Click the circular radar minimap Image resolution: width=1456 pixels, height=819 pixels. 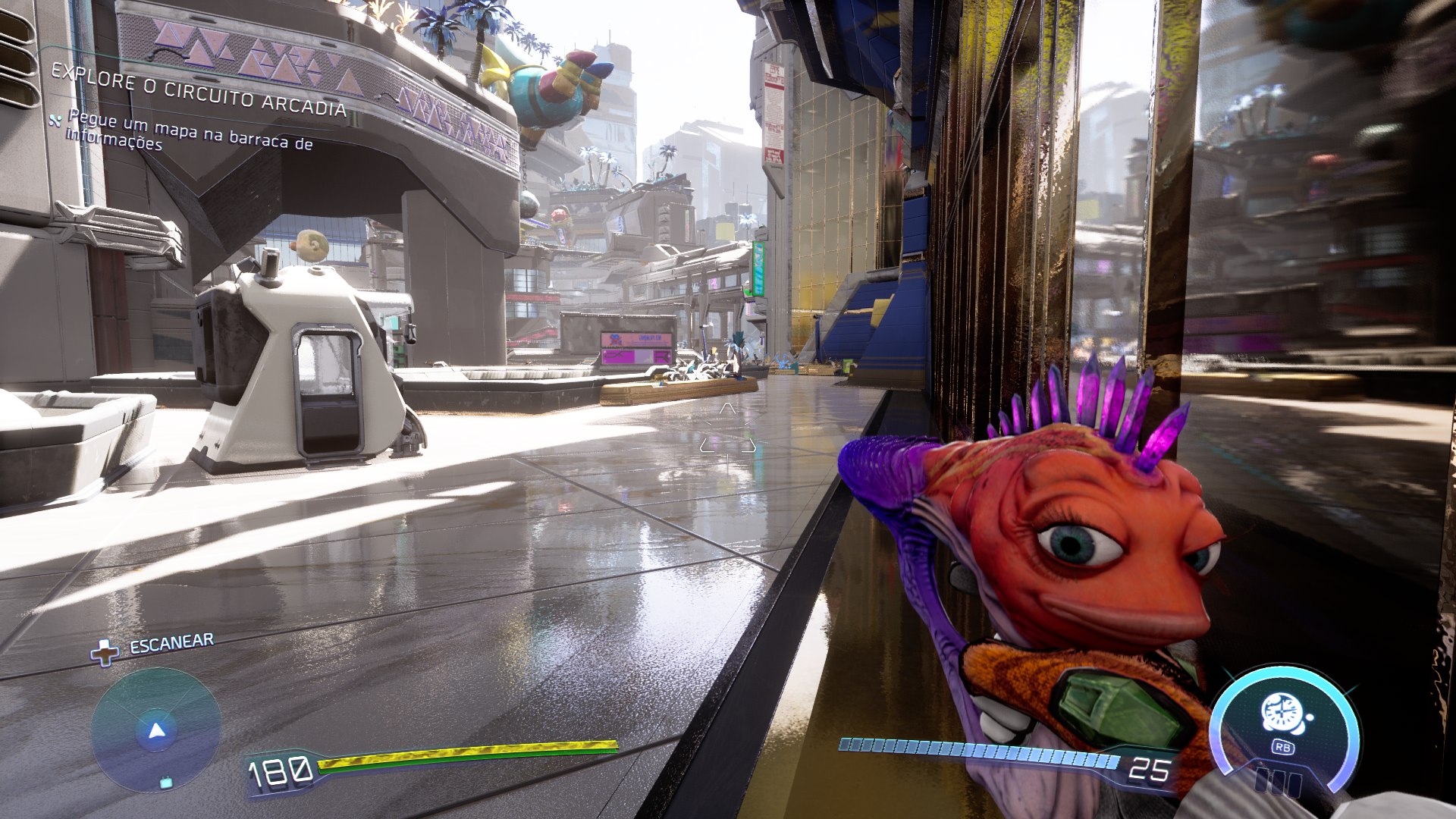click(156, 731)
